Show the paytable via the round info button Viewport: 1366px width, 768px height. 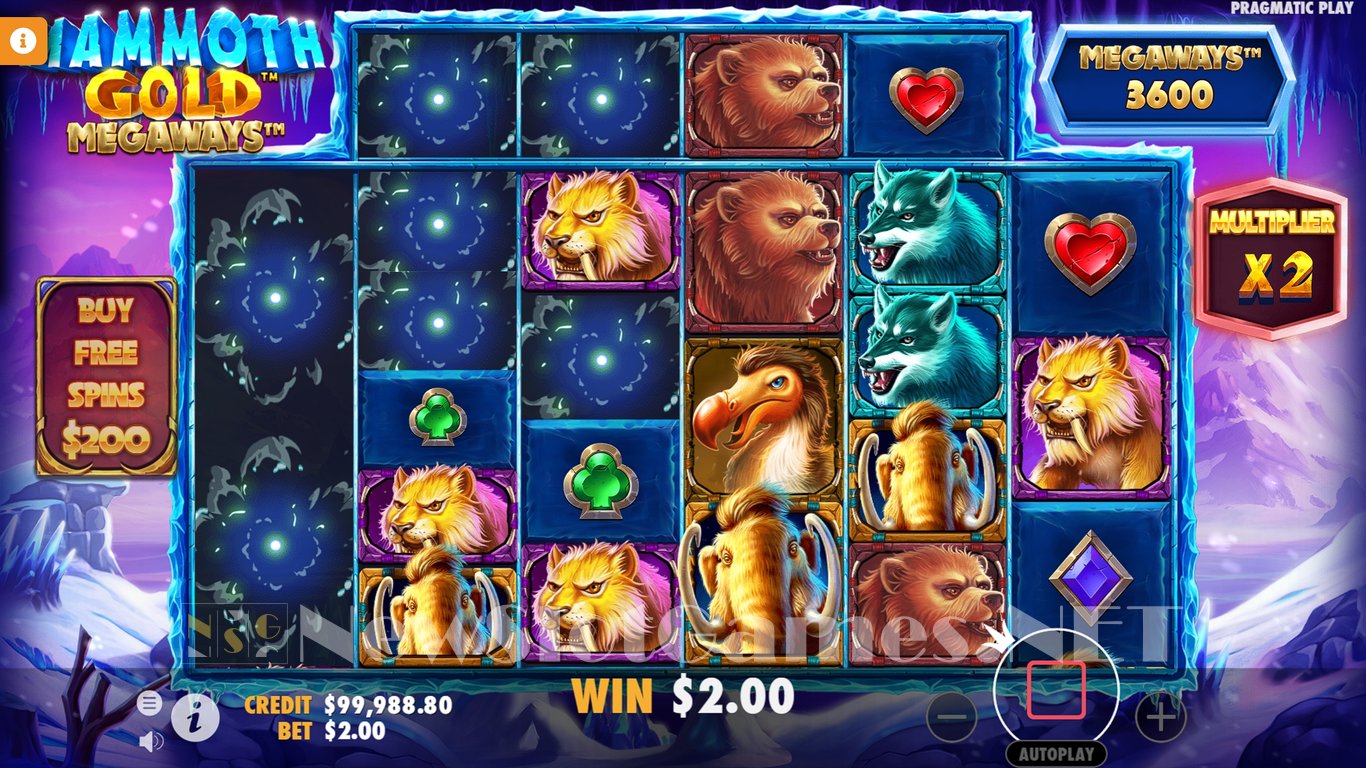(196, 716)
